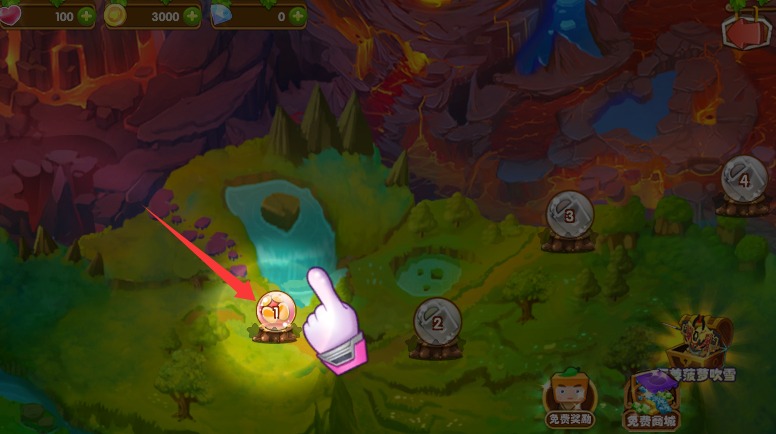Screen dimensions: 776x434
Task: Click the red back arrow button
Action: (x=748, y=31)
